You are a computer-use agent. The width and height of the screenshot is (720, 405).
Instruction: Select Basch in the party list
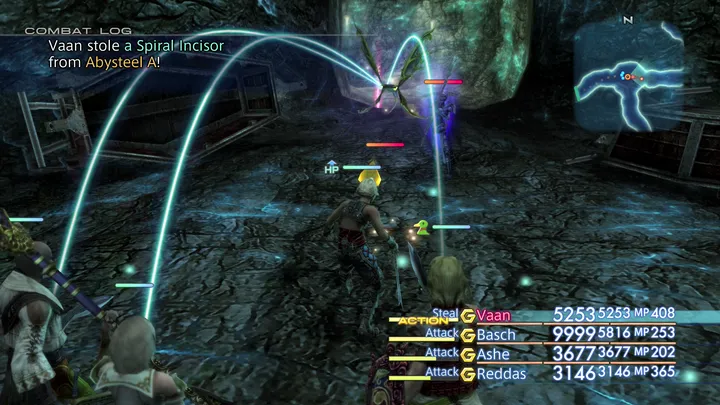point(497,334)
